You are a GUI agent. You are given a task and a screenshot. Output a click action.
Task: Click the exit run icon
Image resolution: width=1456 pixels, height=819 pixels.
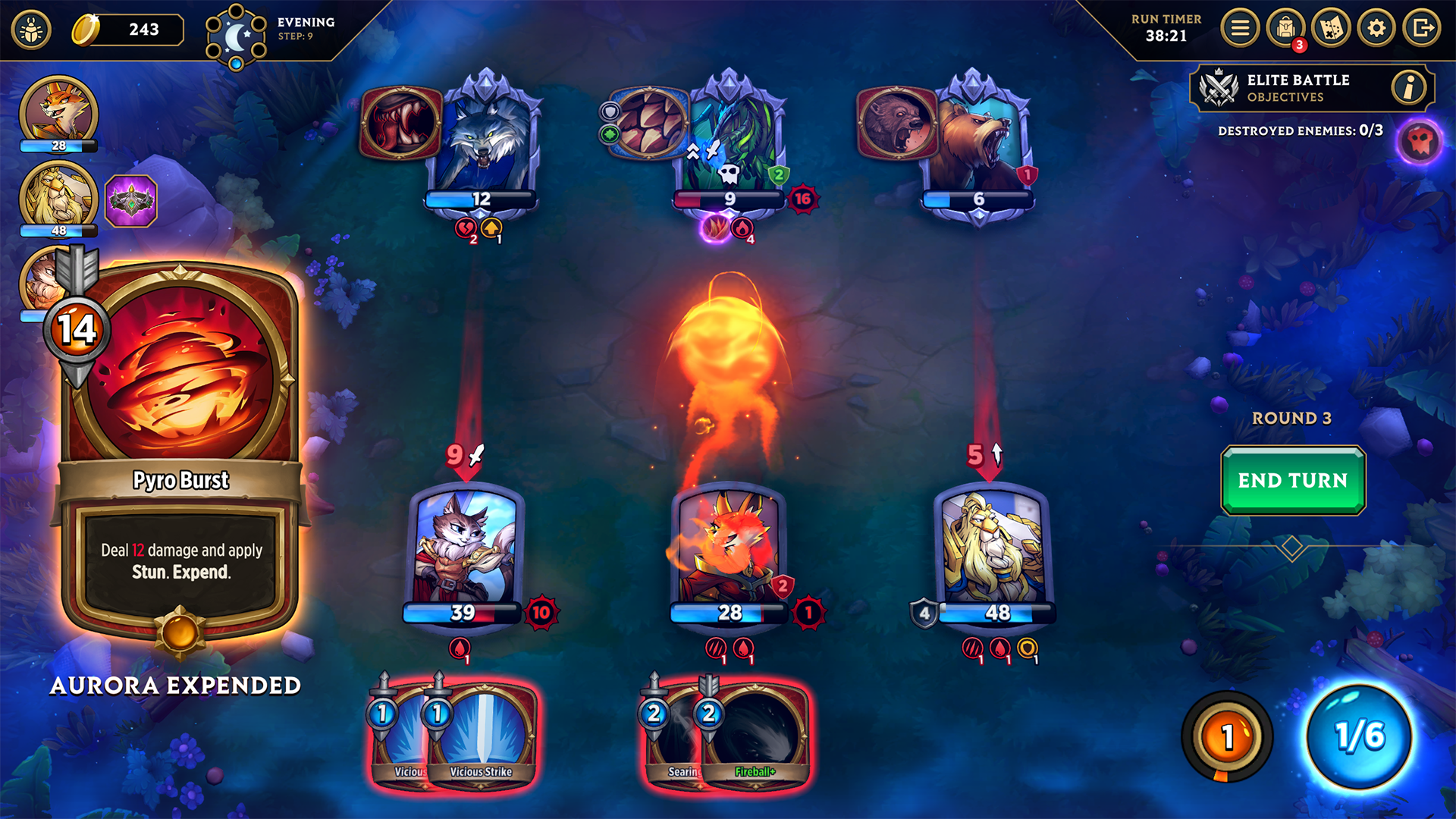(1420, 28)
